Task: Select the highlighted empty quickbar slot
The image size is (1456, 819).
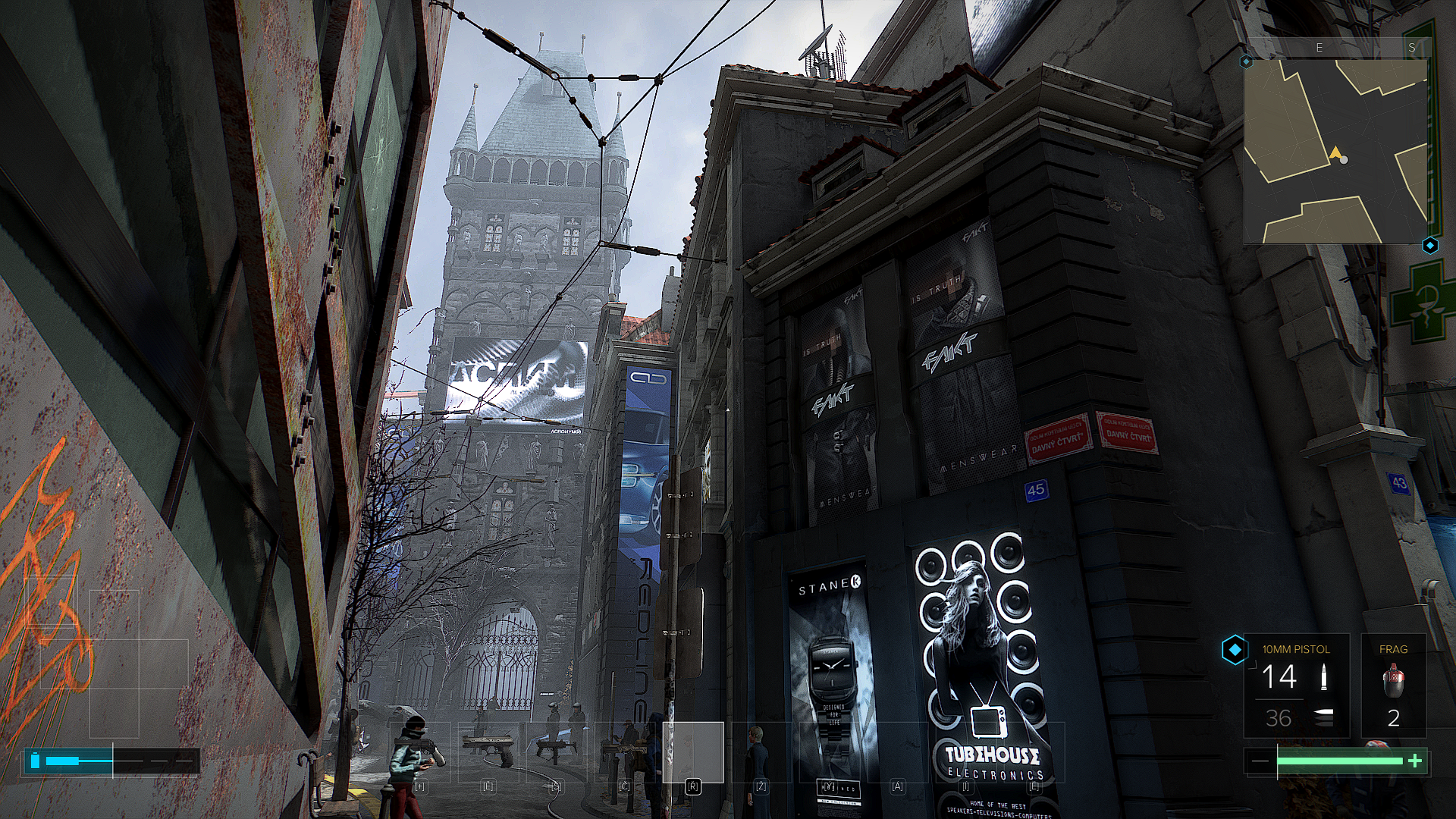Action: pyautogui.click(x=693, y=752)
